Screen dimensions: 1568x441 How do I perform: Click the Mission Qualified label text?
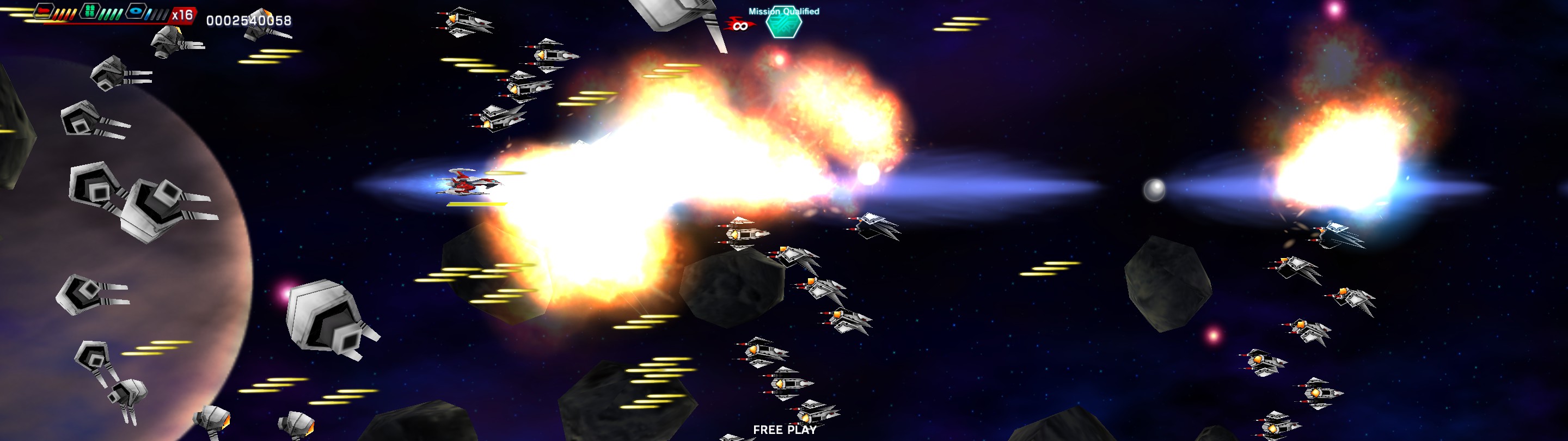(x=785, y=11)
